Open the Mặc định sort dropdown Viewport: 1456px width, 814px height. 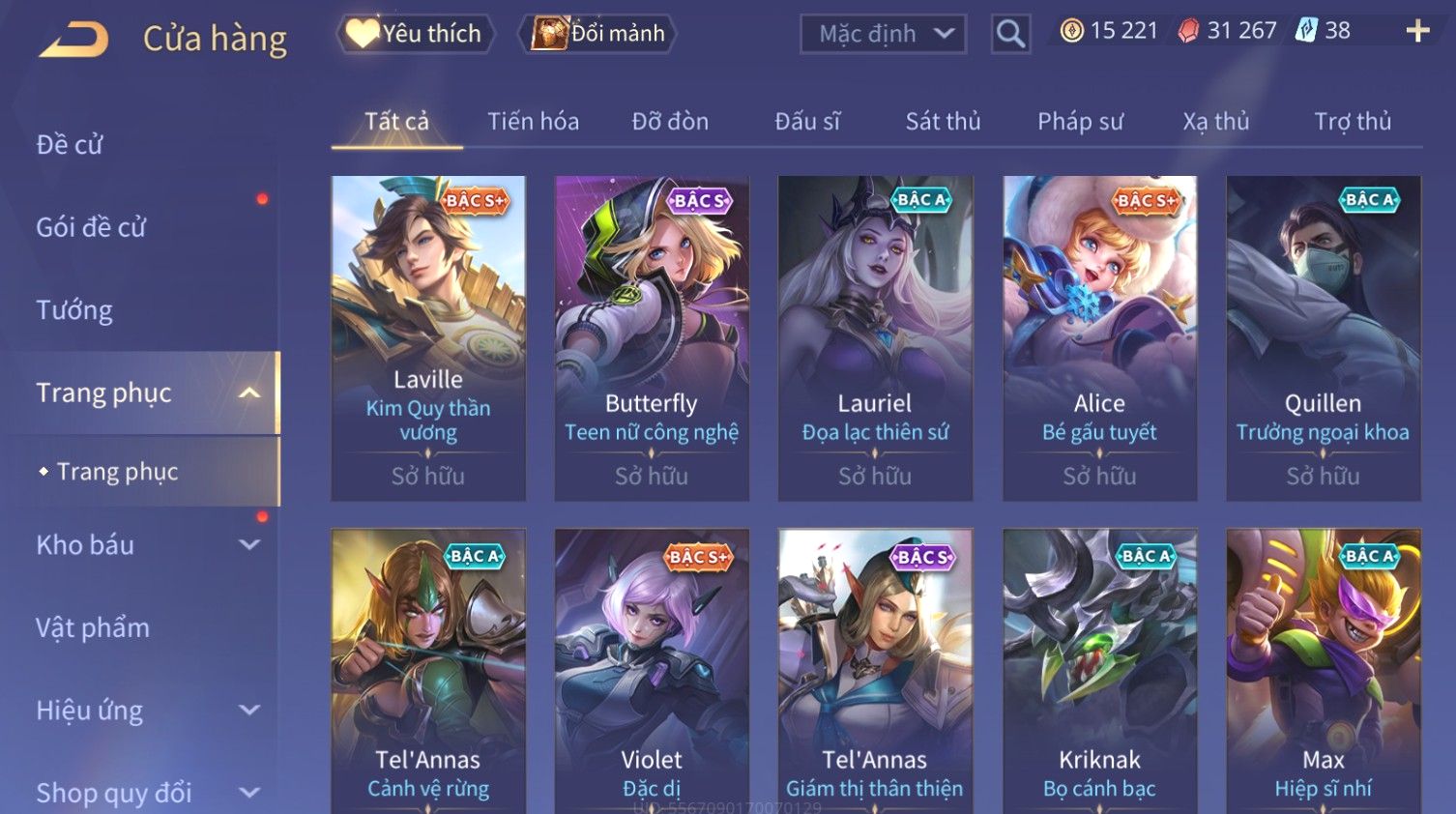coord(883,34)
